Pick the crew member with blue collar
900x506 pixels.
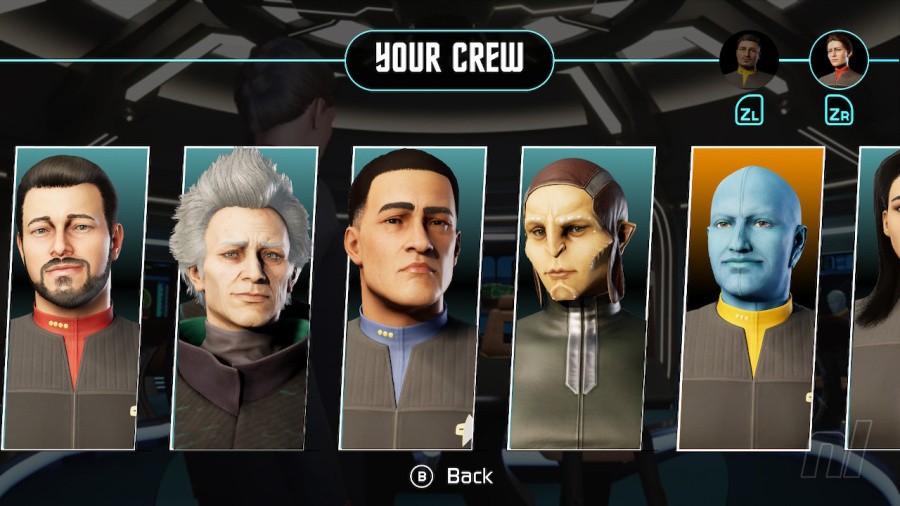click(411, 298)
